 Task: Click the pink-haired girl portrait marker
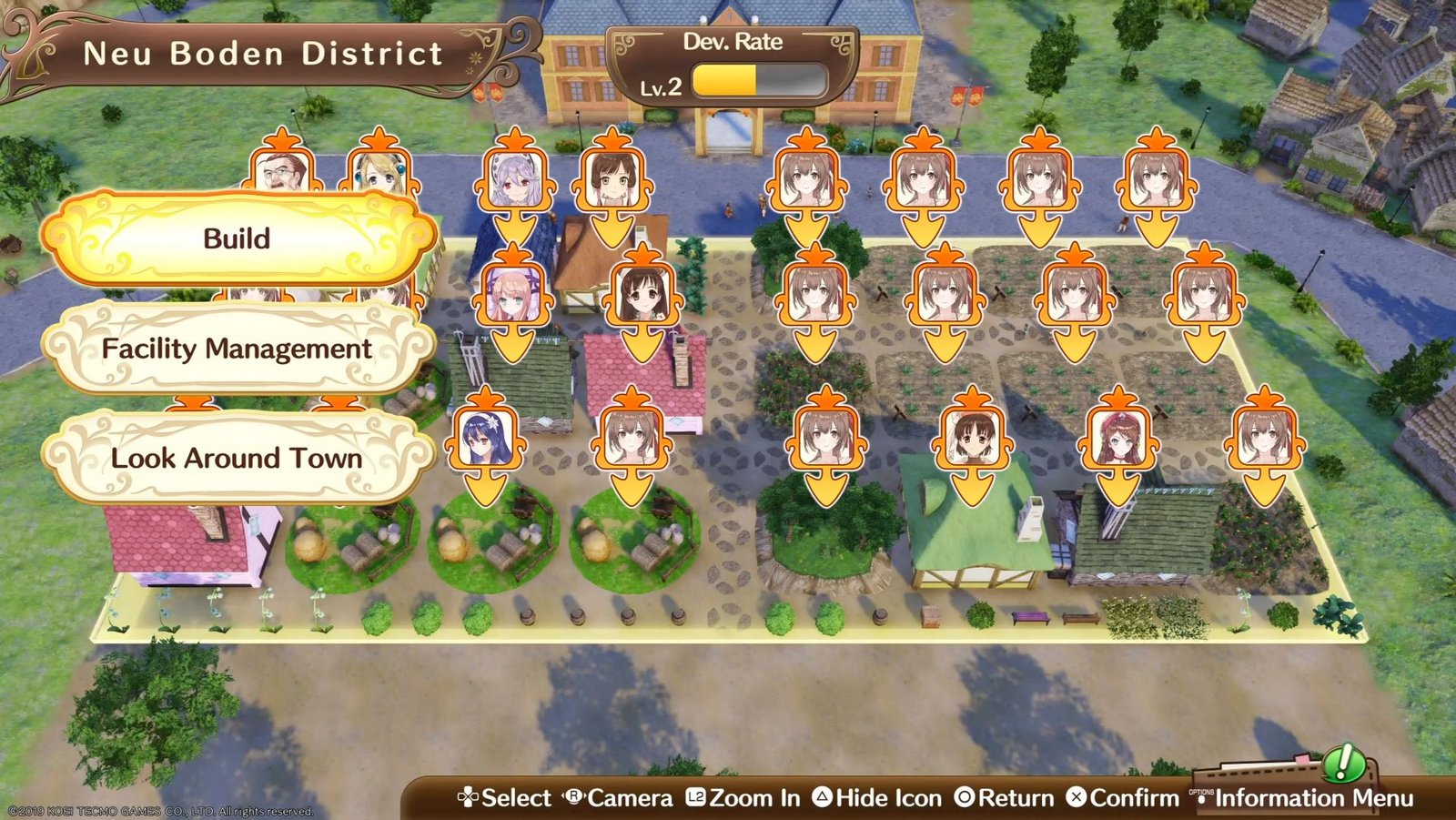pyautogui.click(x=513, y=295)
